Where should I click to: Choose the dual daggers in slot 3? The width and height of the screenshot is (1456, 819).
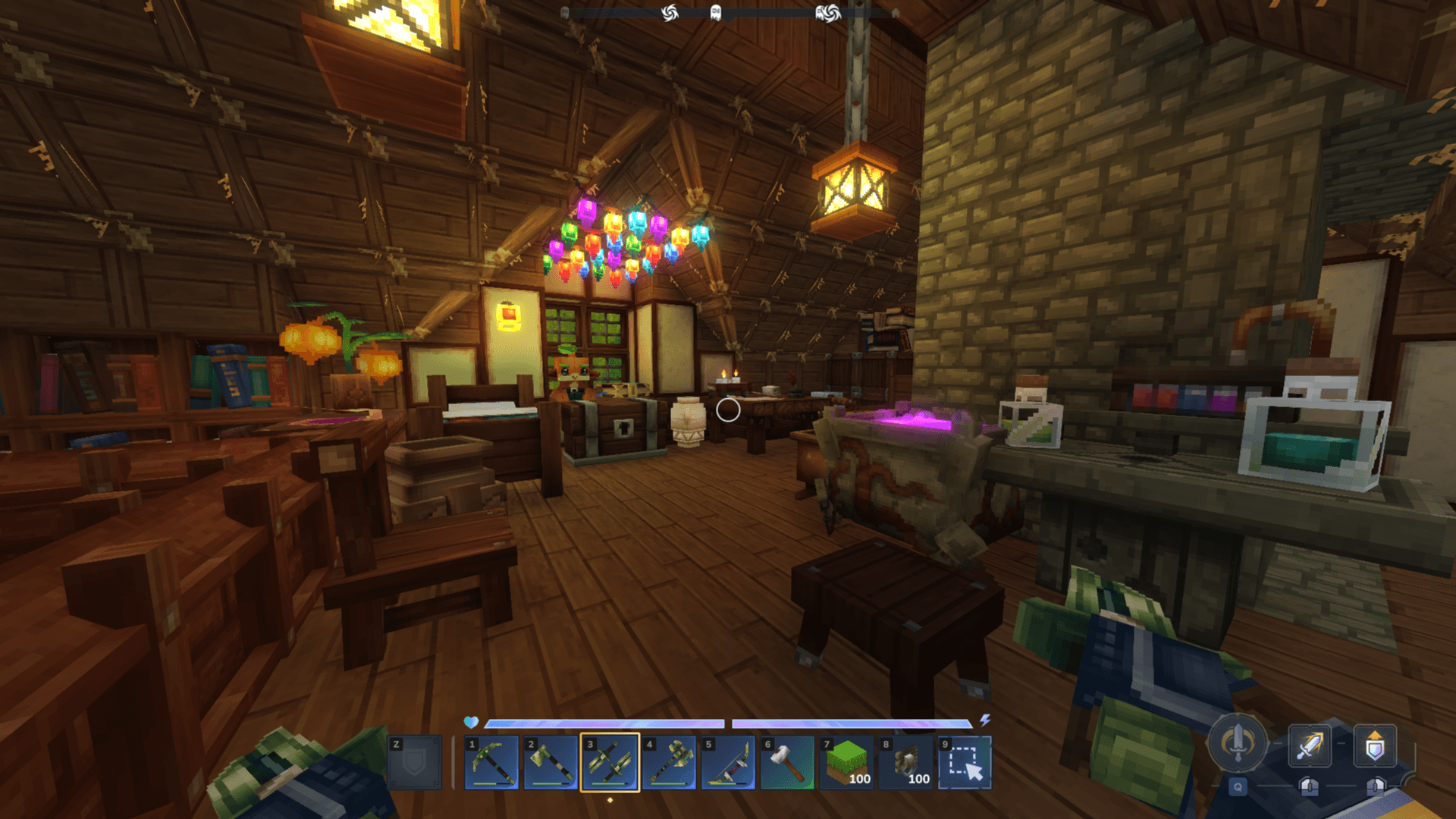click(x=610, y=762)
